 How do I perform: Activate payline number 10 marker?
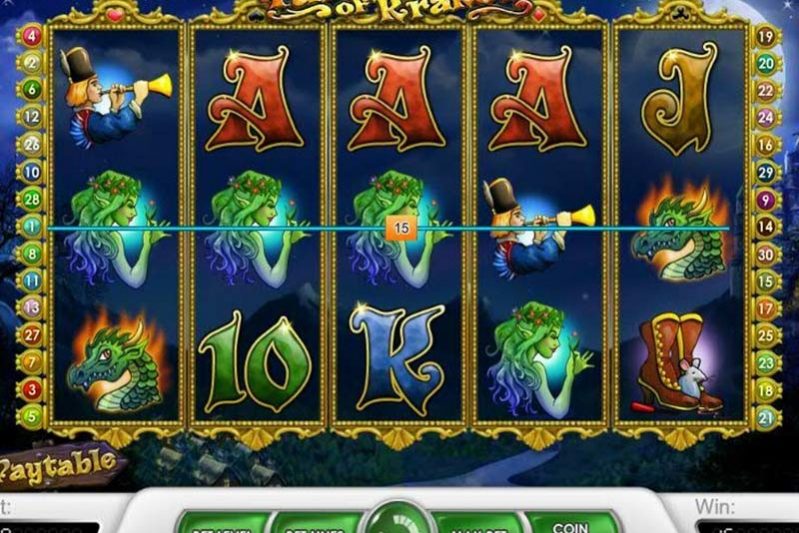[31, 170]
